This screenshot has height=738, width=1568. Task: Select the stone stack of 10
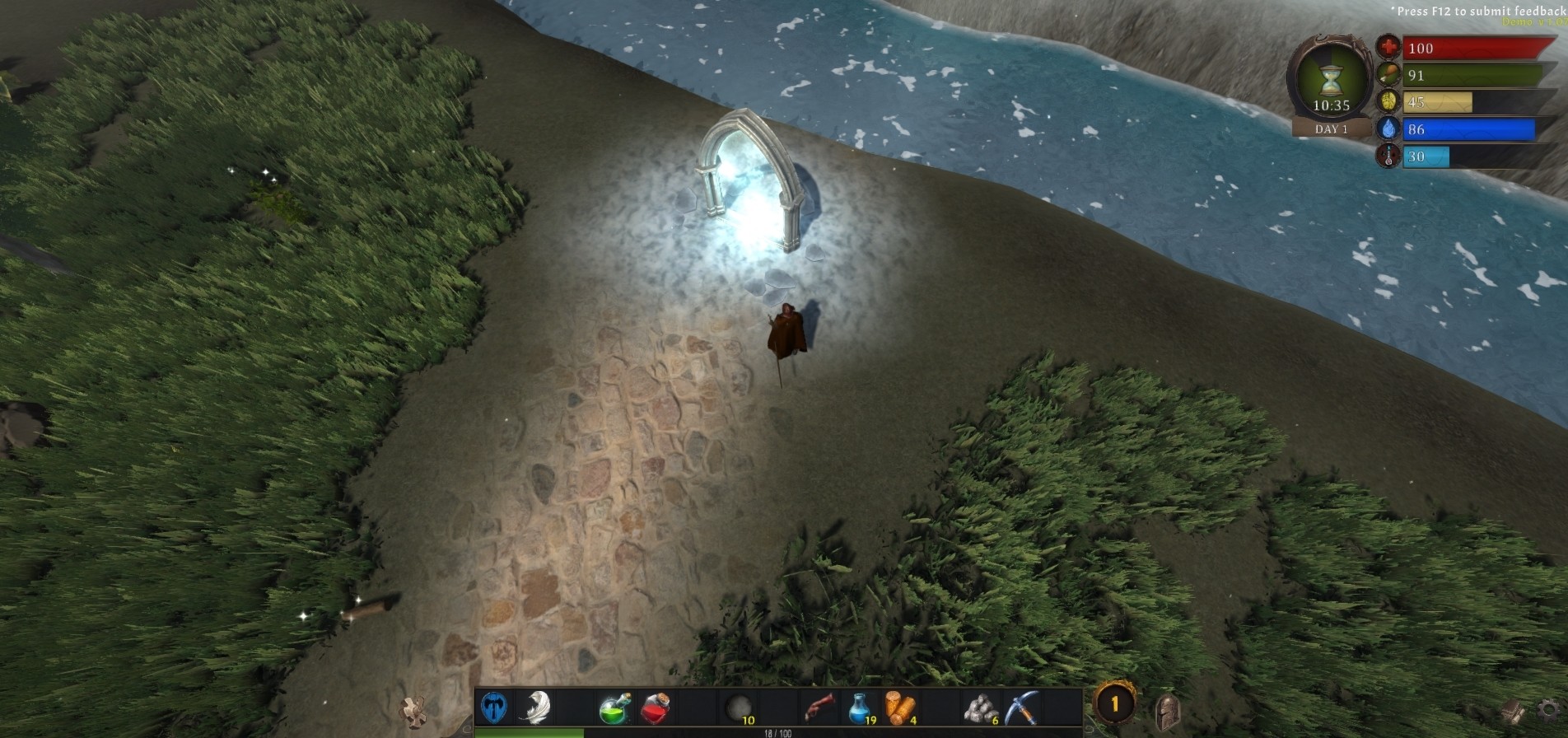739,708
